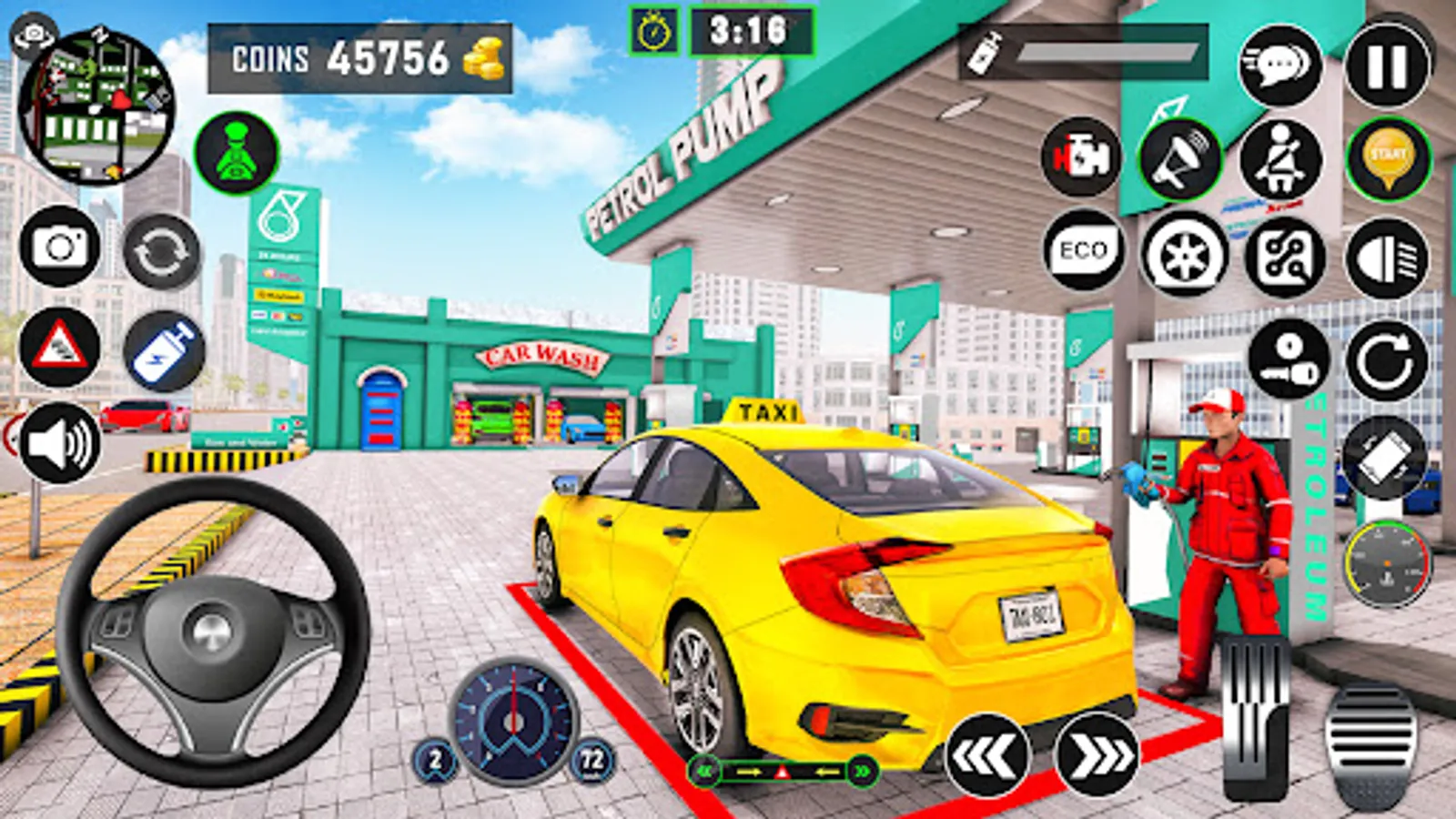Select the wheel rim icon
1456x819 pixels.
pyautogui.click(x=1183, y=255)
